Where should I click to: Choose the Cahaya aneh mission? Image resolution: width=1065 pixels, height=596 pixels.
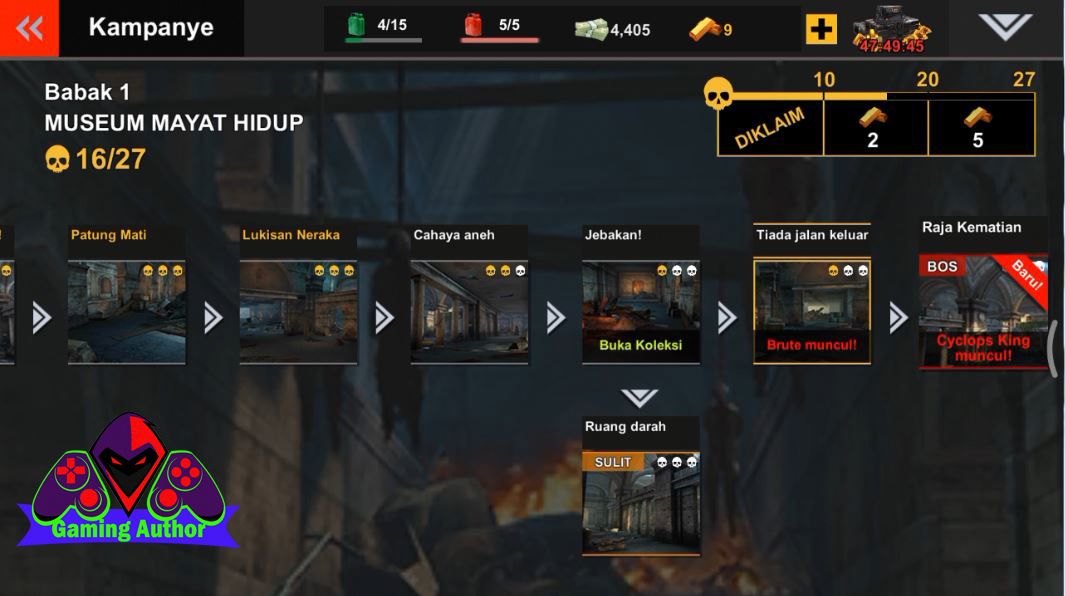coord(469,311)
